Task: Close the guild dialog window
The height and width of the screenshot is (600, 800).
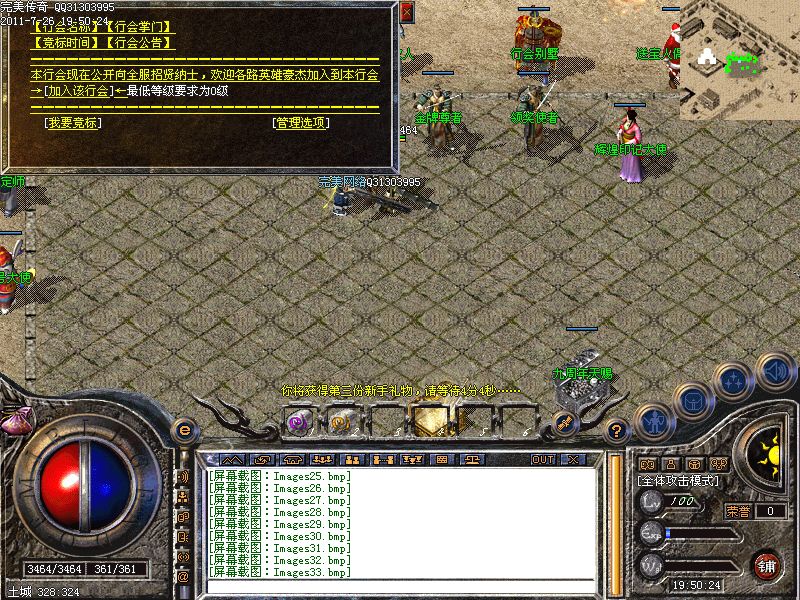Action: pyautogui.click(x=406, y=14)
